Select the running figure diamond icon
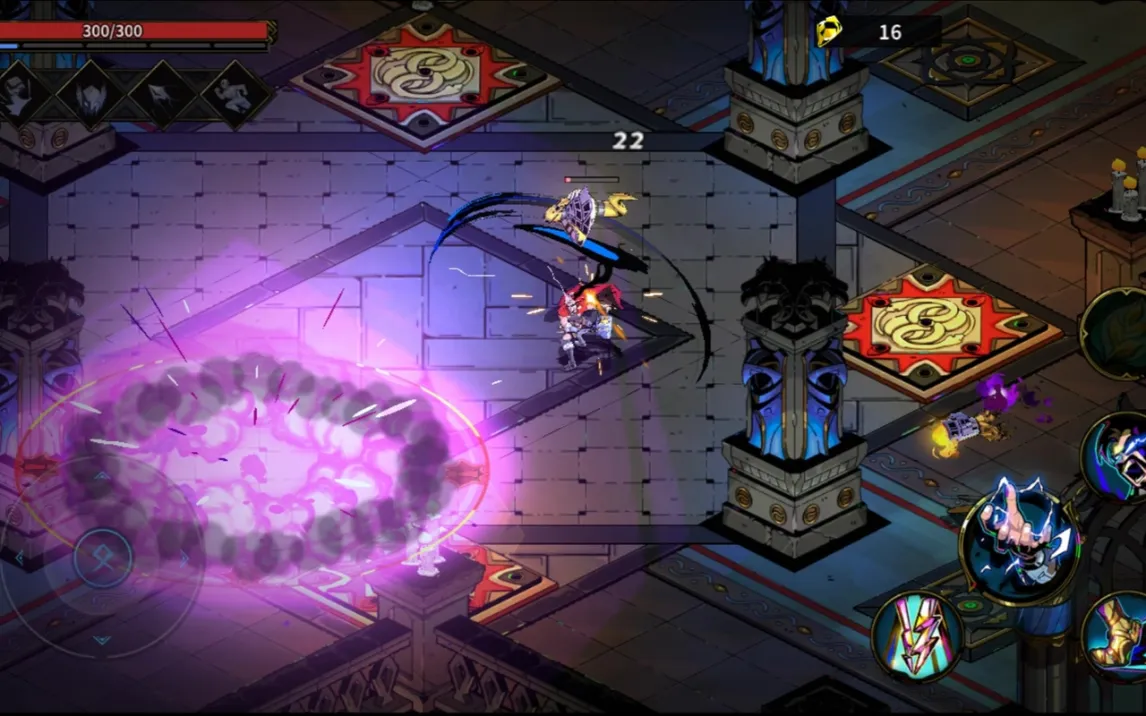1146x716 pixels. tap(237, 94)
